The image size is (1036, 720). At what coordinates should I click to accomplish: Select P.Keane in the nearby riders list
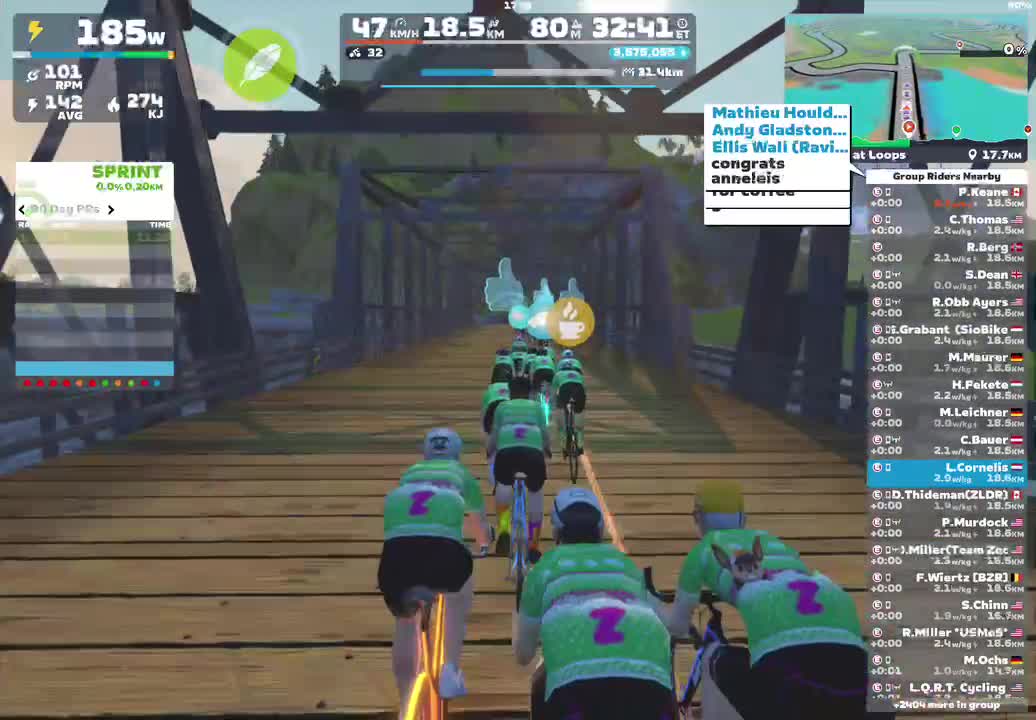[x=946, y=197]
